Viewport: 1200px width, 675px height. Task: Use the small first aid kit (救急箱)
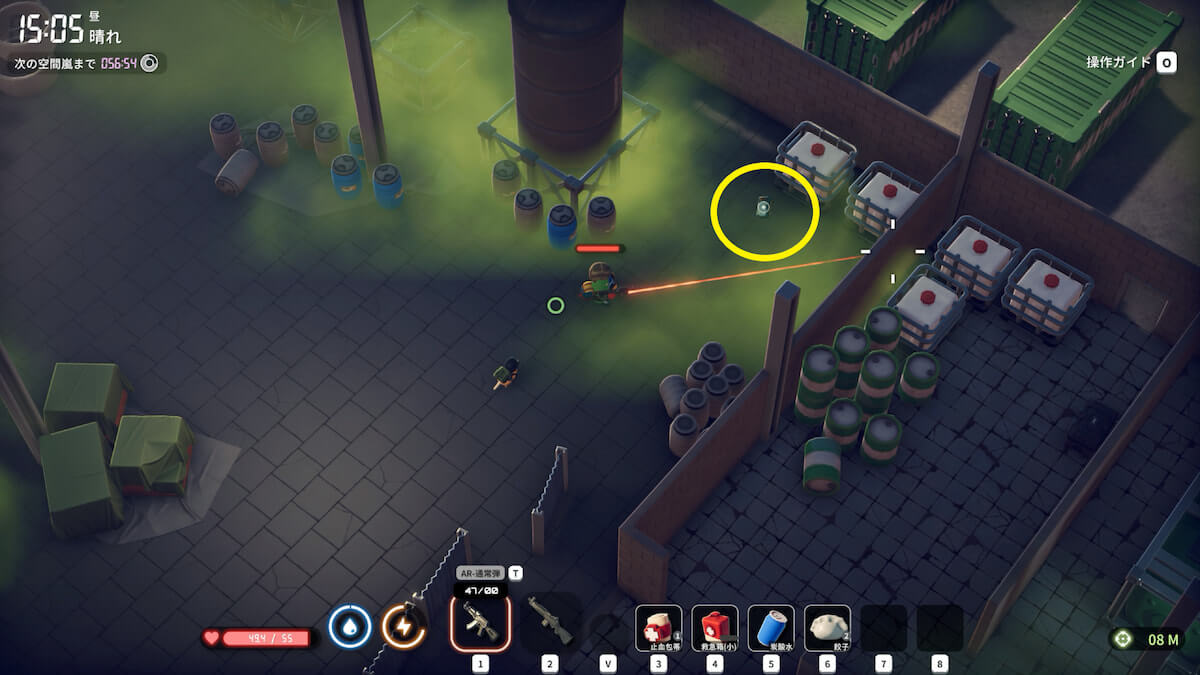[715, 628]
